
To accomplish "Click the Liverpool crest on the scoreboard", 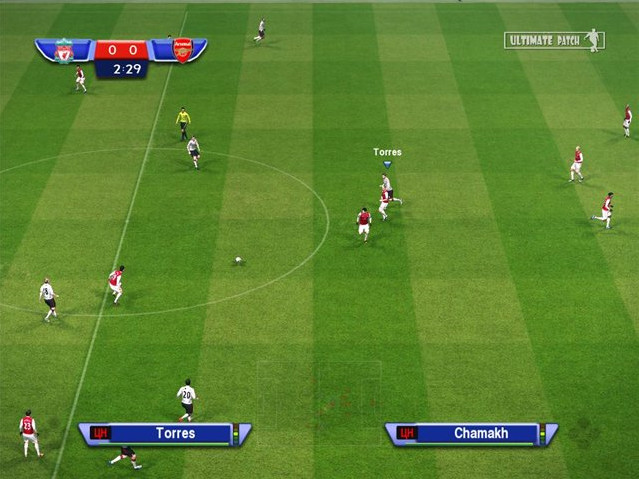I will tap(64, 50).
